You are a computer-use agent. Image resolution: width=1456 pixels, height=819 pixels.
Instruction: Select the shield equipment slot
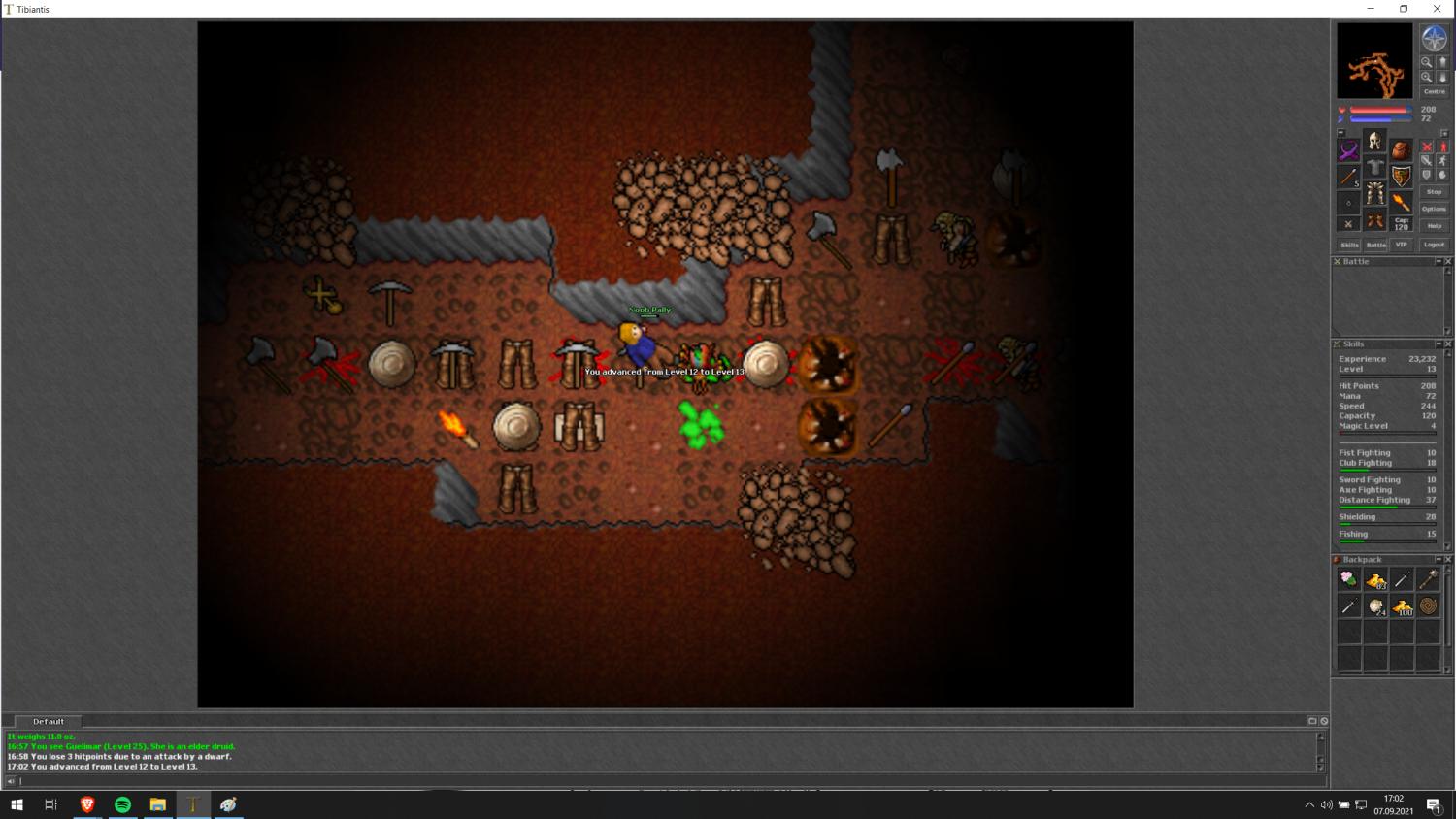(1401, 176)
